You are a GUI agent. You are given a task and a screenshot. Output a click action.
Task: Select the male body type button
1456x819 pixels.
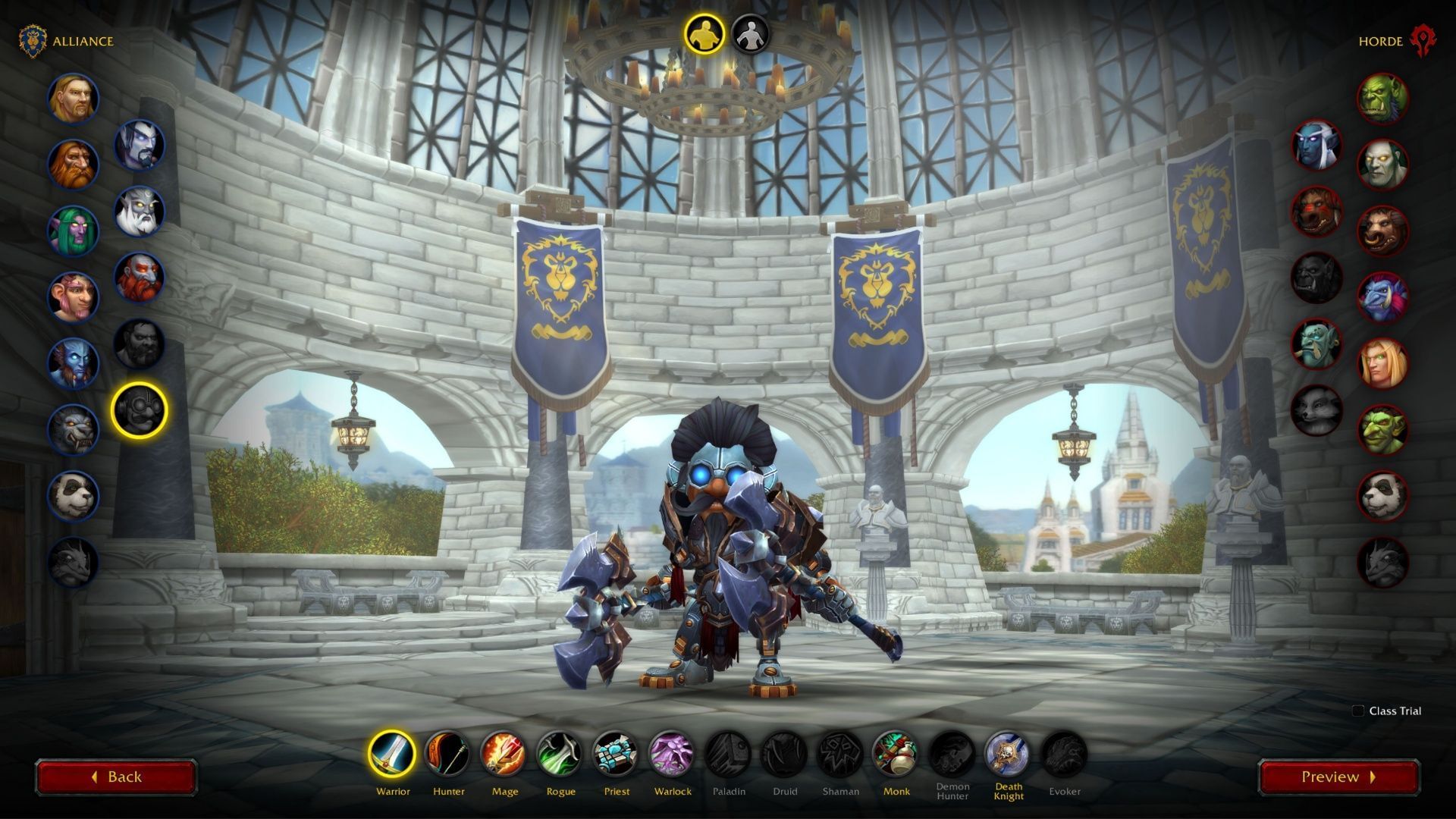pyautogui.click(x=705, y=34)
